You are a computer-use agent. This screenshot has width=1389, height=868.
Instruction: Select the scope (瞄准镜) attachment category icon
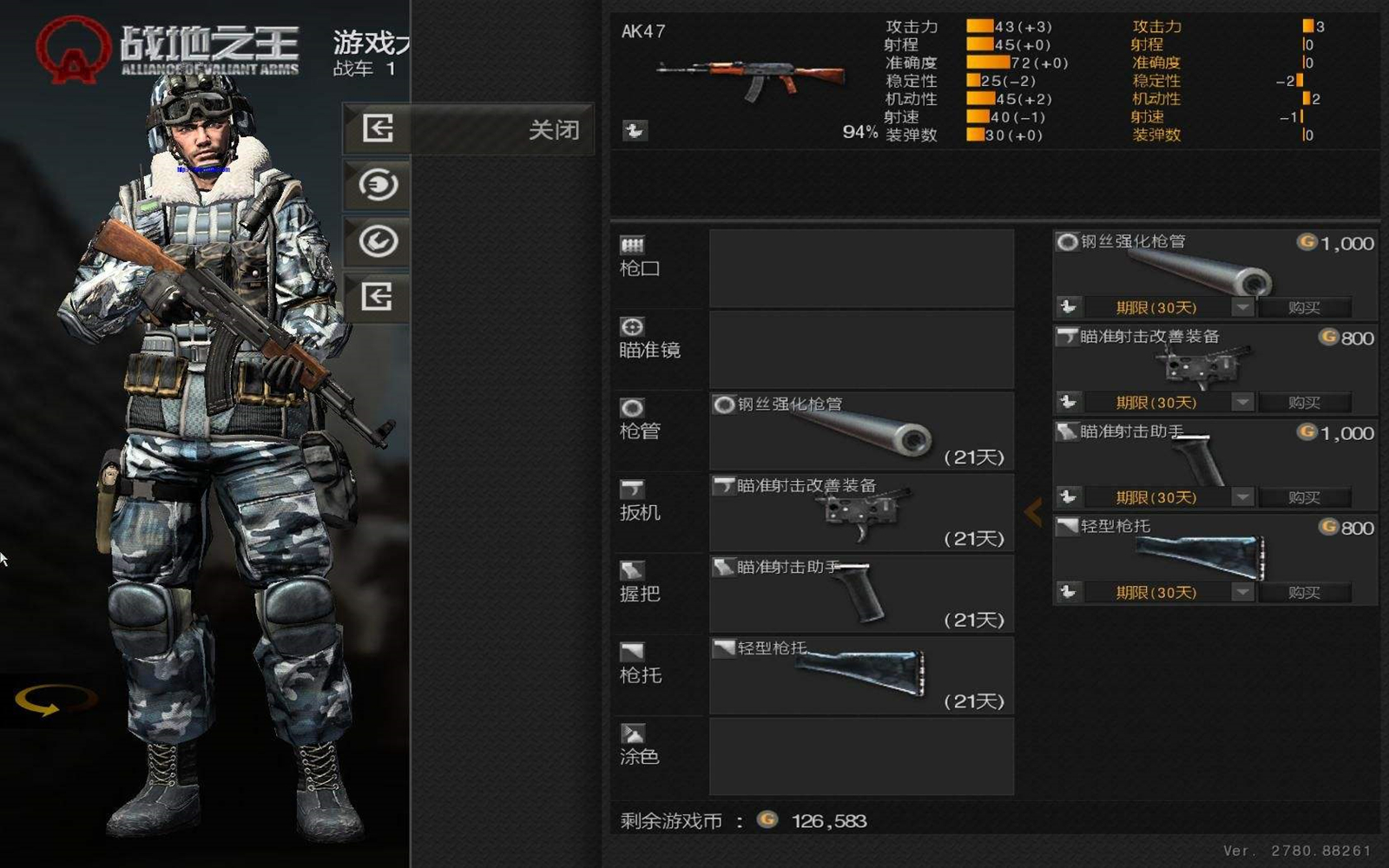pyautogui.click(x=632, y=327)
